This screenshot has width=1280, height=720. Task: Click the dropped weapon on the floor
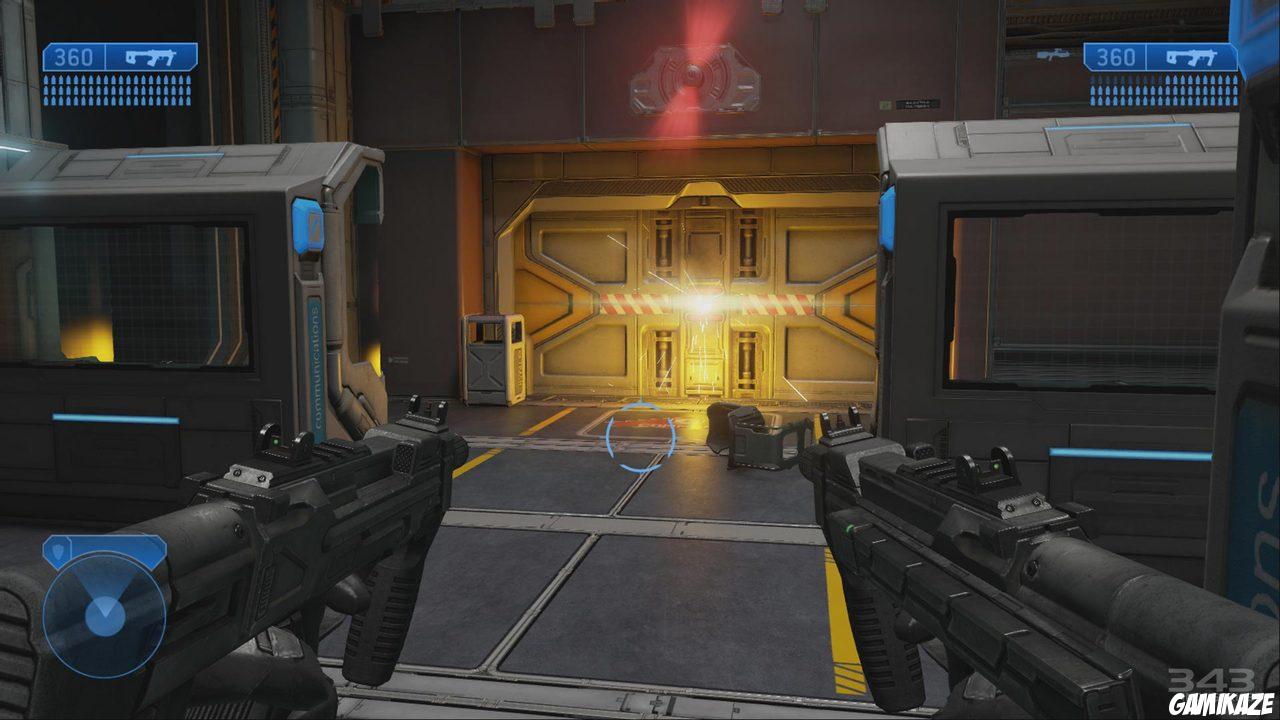[755, 437]
